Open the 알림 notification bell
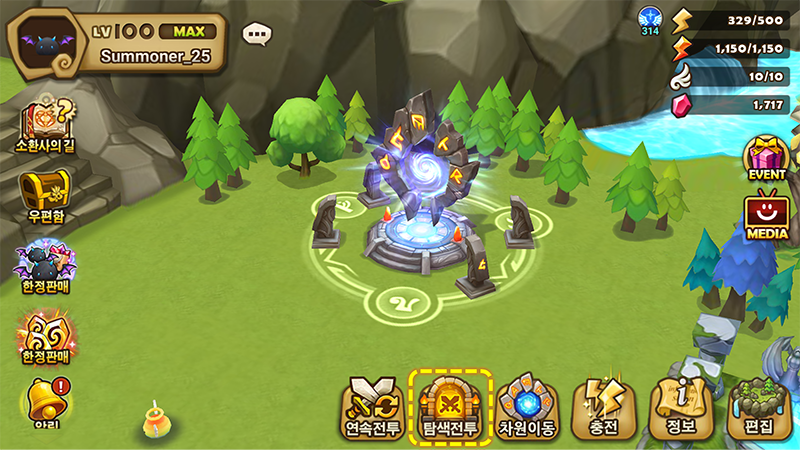Image resolution: width=800 pixels, height=450 pixels. click(x=45, y=402)
